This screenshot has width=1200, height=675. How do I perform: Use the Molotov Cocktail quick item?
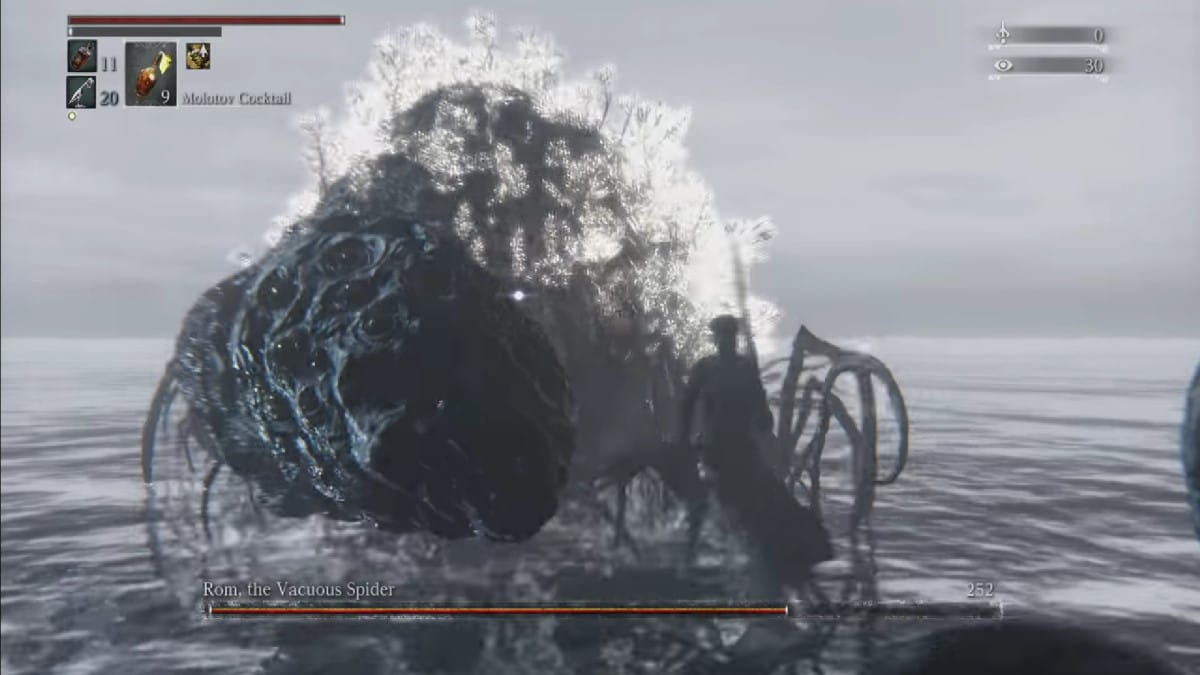pyautogui.click(x=151, y=74)
